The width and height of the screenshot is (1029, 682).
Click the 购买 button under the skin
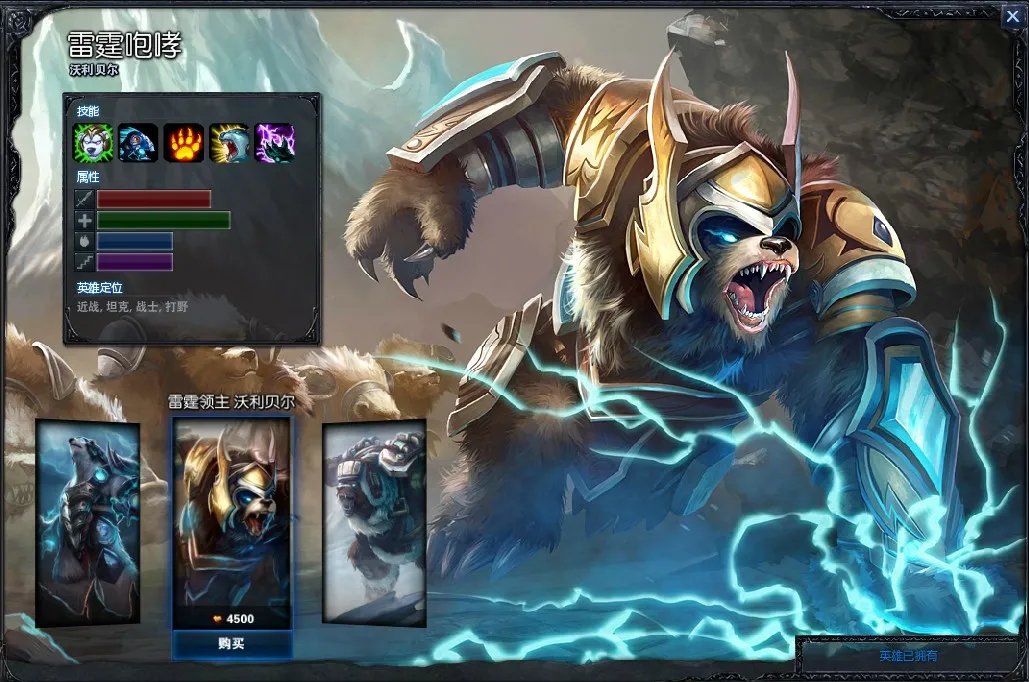[x=231, y=643]
